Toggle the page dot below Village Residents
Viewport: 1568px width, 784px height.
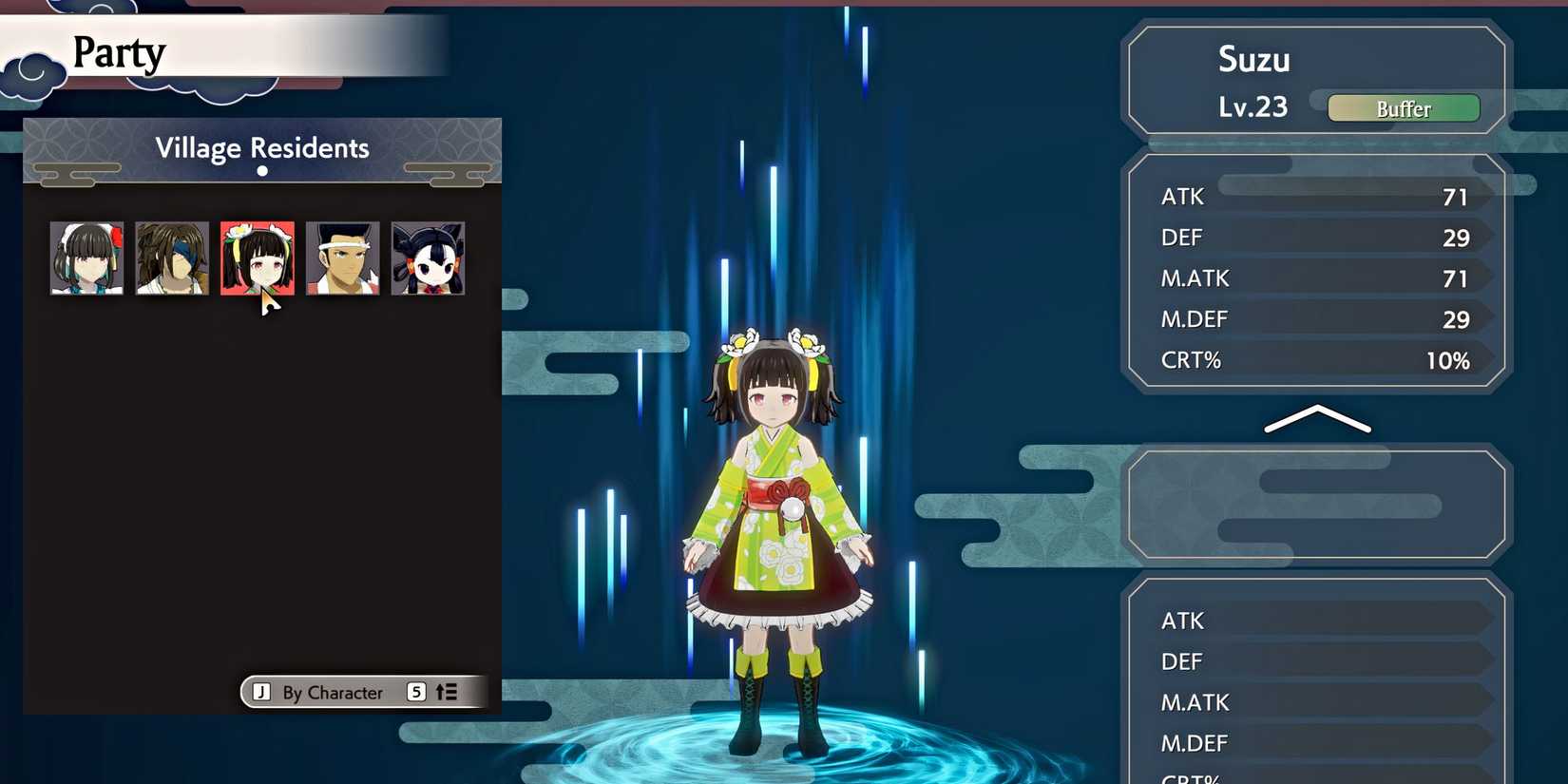(261, 172)
